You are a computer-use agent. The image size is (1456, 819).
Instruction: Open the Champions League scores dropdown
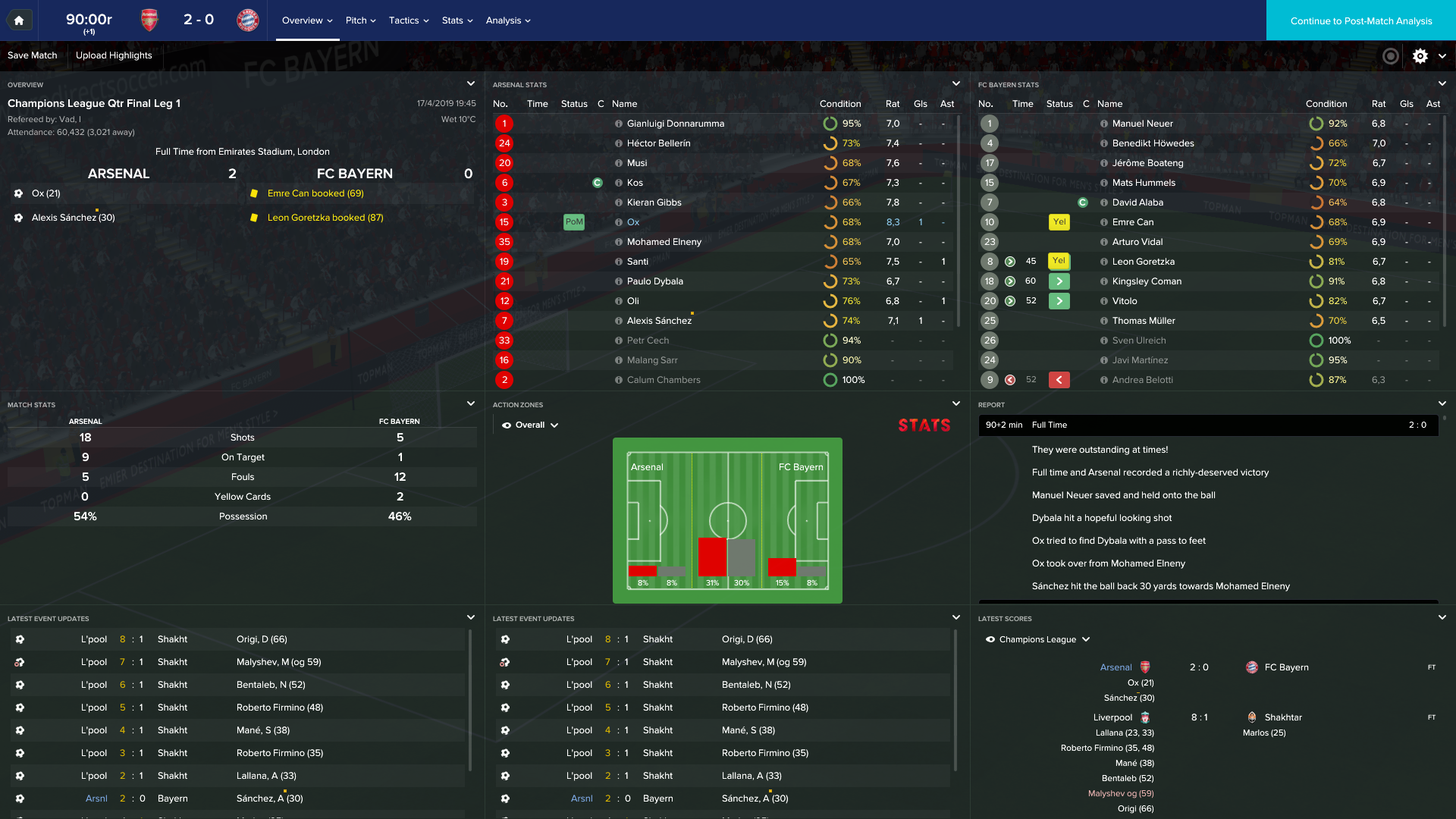[1039, 639]
